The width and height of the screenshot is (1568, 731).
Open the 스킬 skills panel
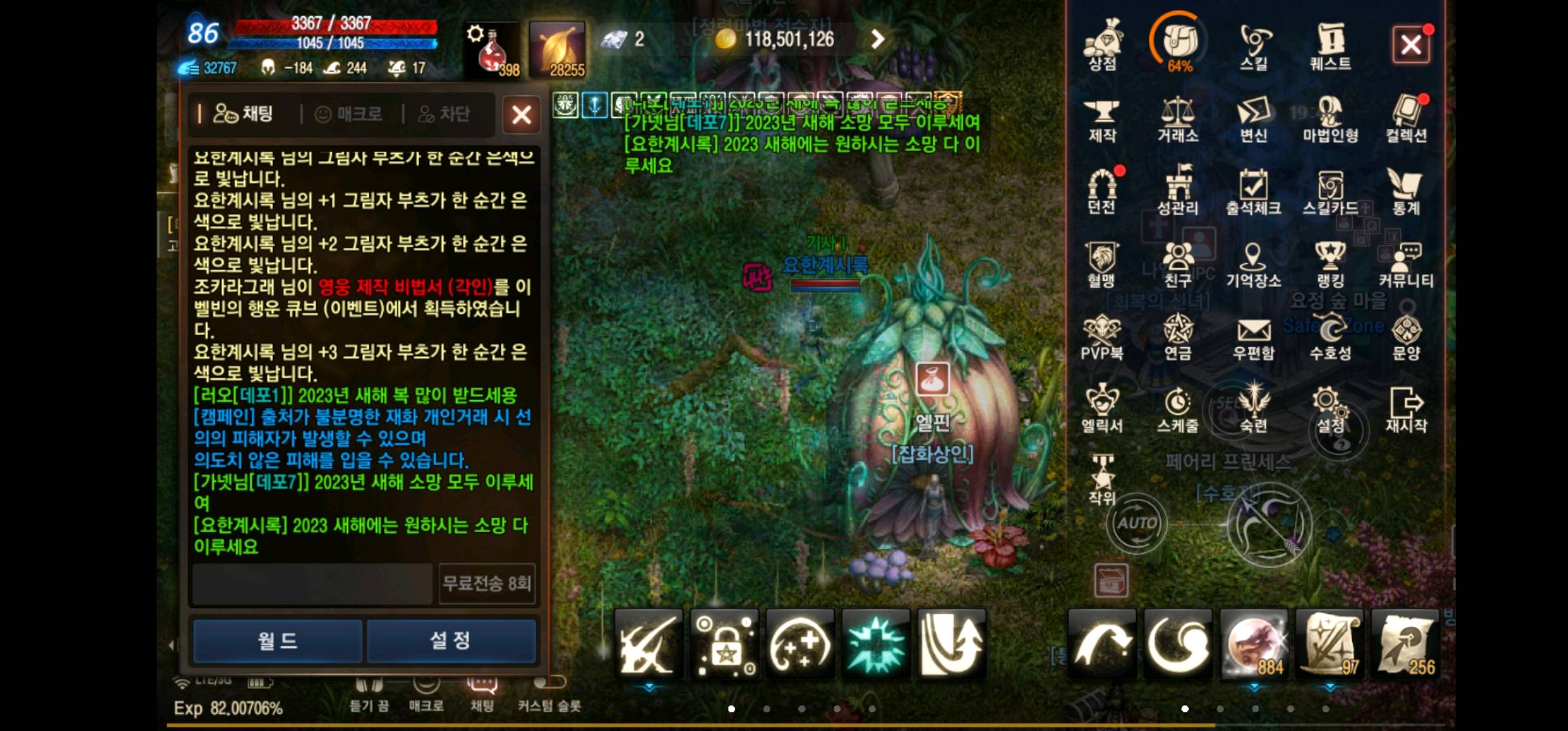coord(1254,47)
